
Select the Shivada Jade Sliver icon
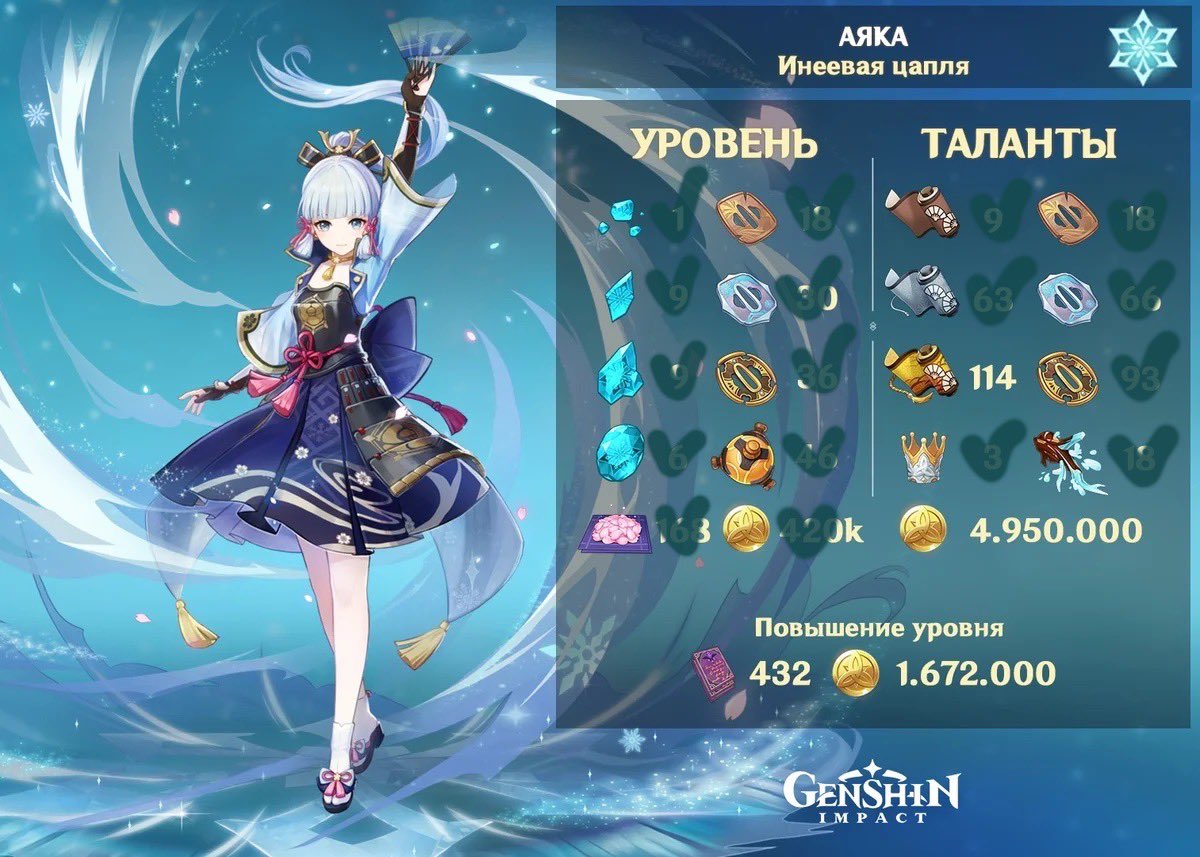pos(618,219)
